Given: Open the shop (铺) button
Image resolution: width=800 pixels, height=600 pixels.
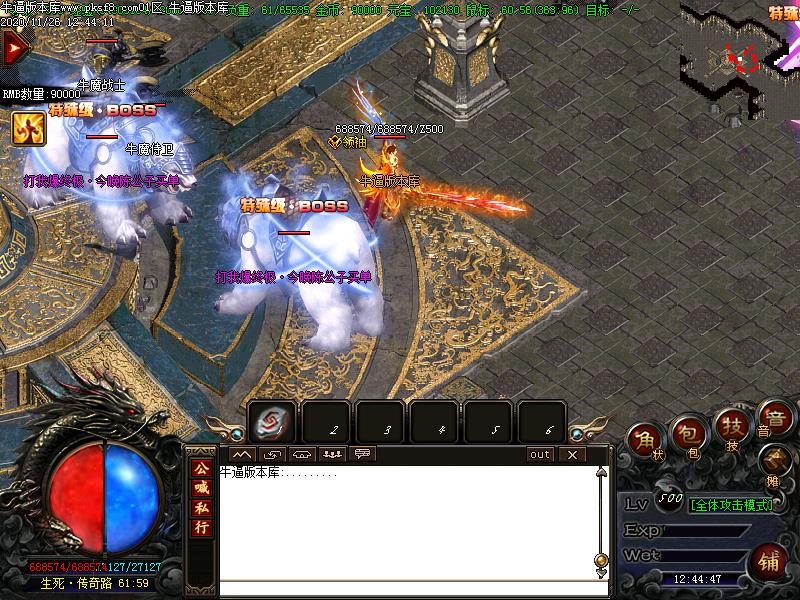Looking at the screenshot, I should [769, 559].
